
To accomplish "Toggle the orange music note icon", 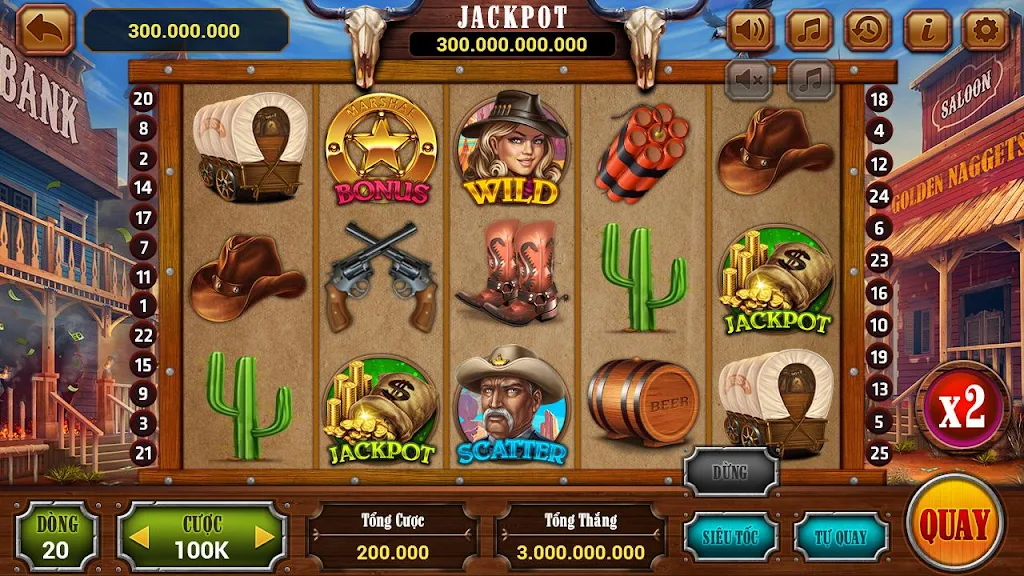I will point(809,30).
